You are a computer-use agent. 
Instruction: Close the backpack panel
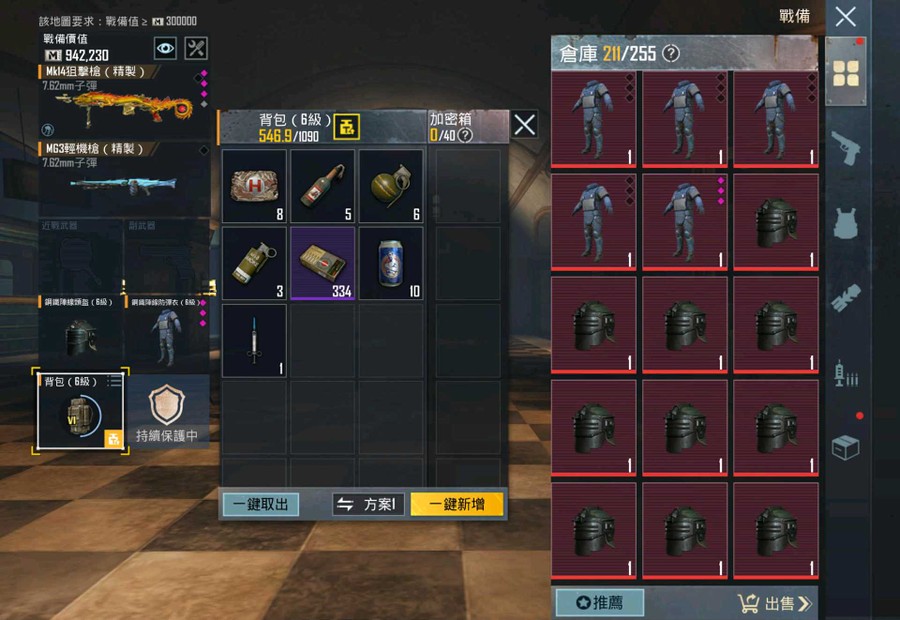[525, 124]
